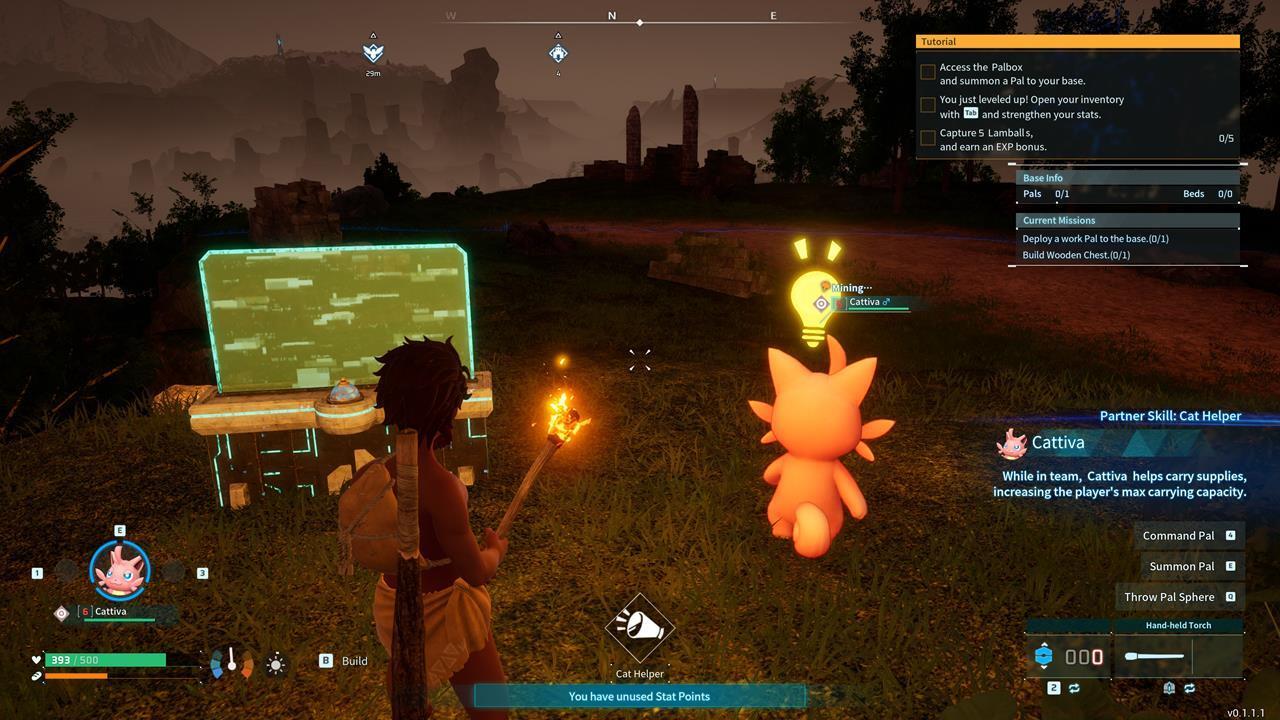Viewport: 1280px width, 720px height.
Task: Tick the Capture 5 Lamballs checkbox
Action: [928, 138]
